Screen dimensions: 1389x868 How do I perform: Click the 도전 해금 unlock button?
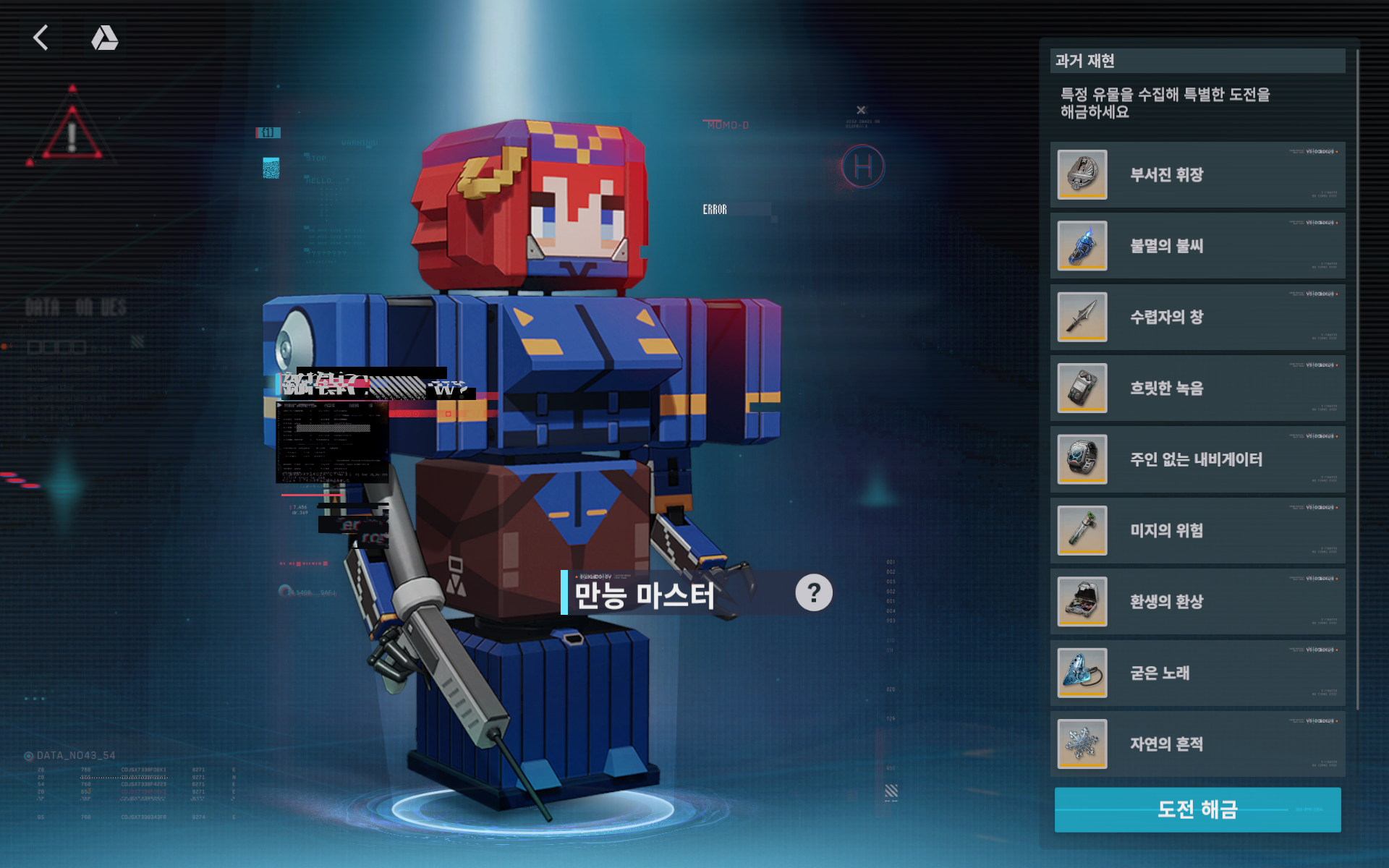pyautogui.click(x=1197, y=809)
